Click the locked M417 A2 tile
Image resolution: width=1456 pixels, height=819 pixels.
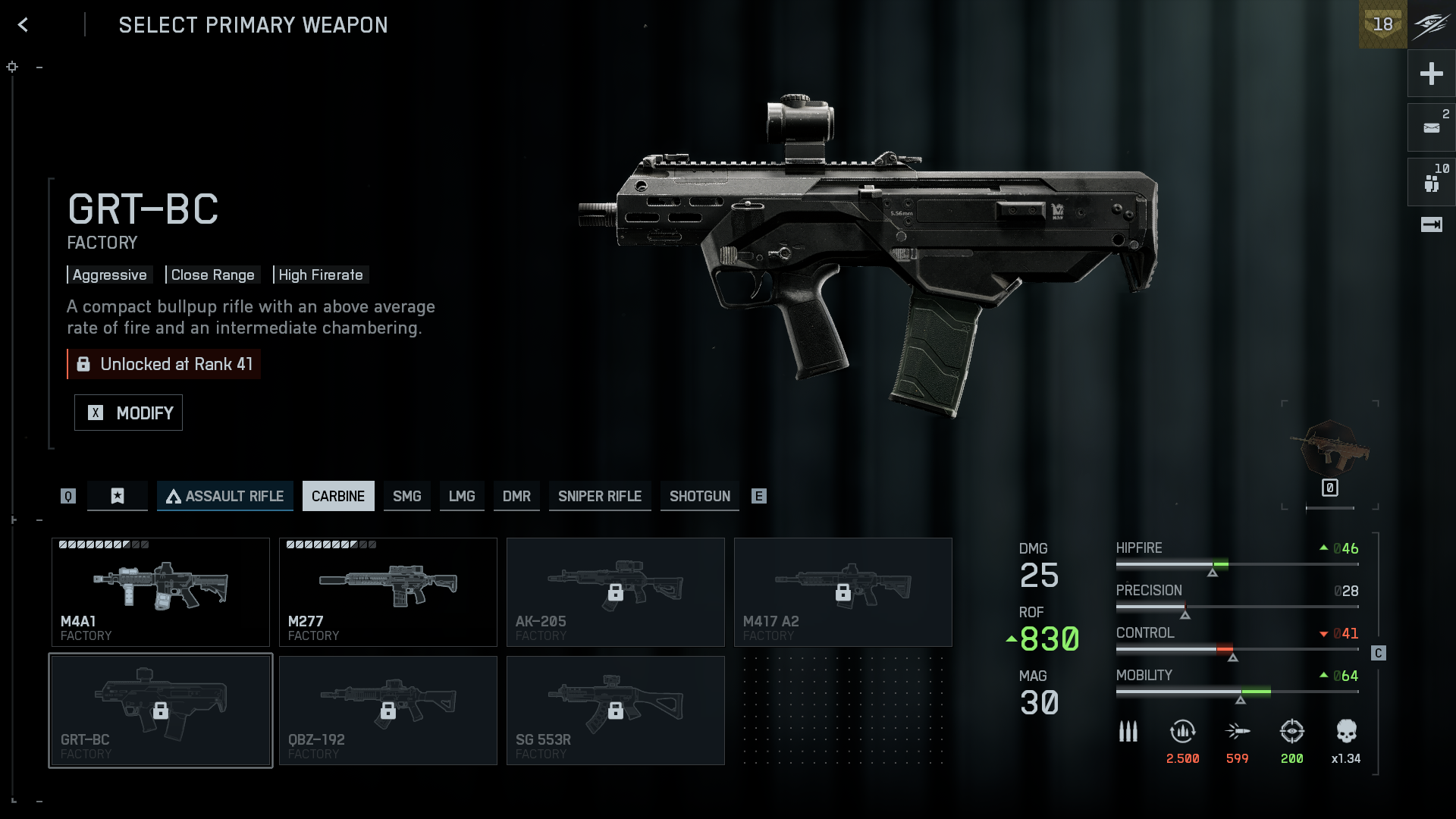click(x=843, y=592)
